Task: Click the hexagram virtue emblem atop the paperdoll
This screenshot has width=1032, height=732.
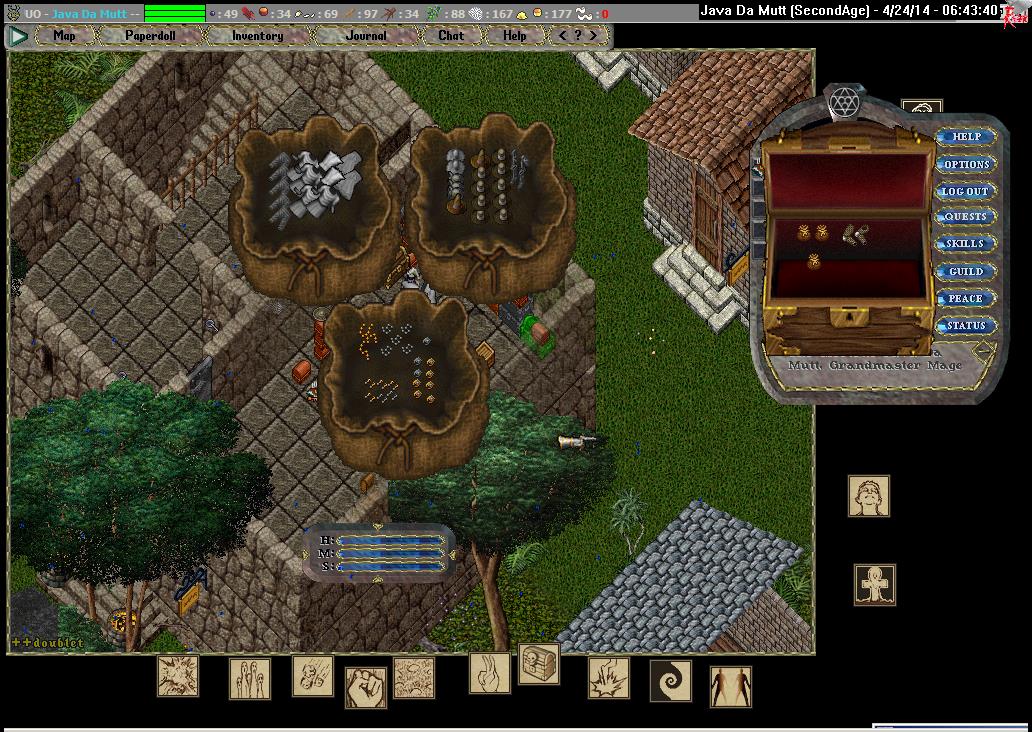Action: click(x=845, y=101)
